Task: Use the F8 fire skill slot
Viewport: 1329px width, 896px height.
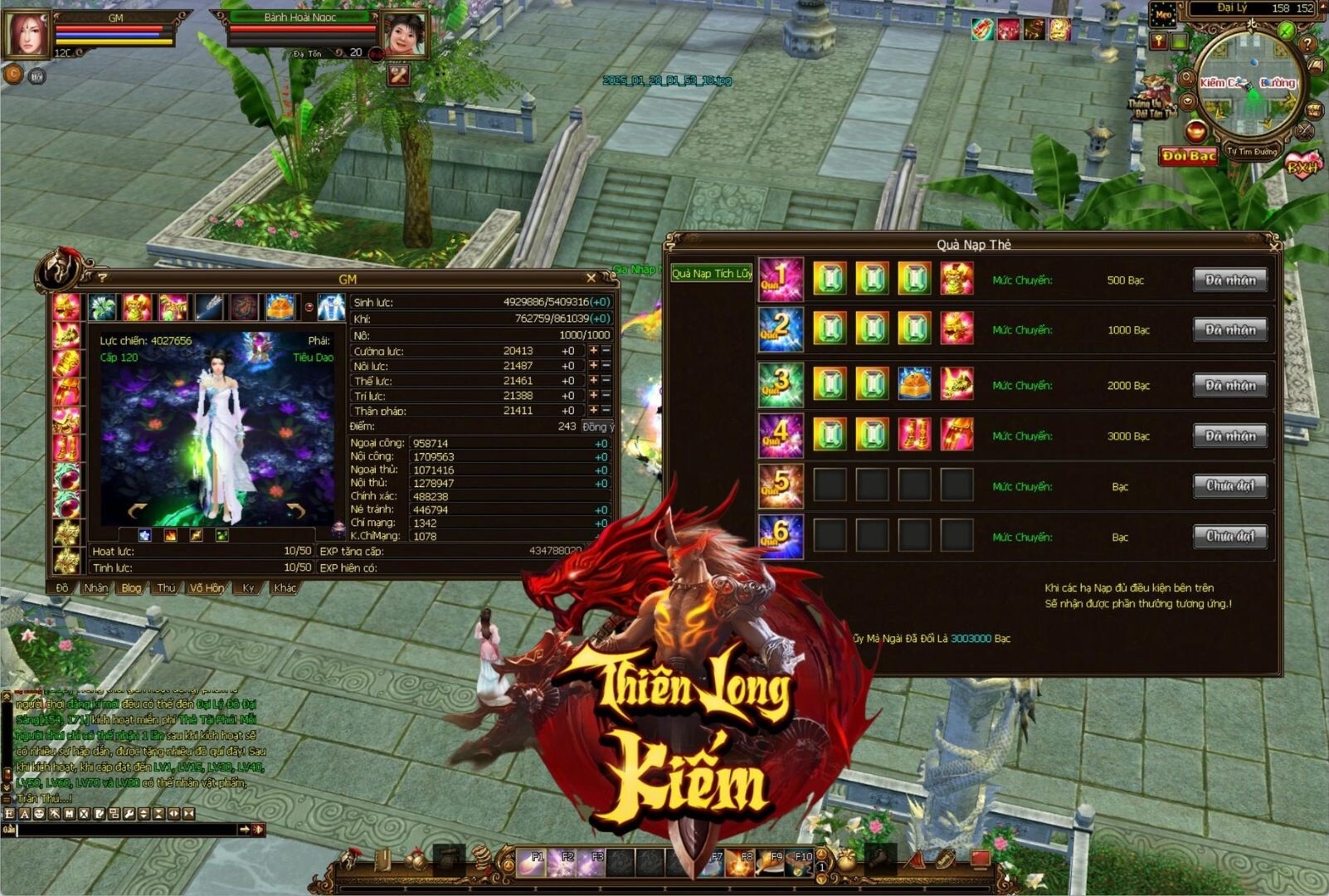Action: (743, 863)
